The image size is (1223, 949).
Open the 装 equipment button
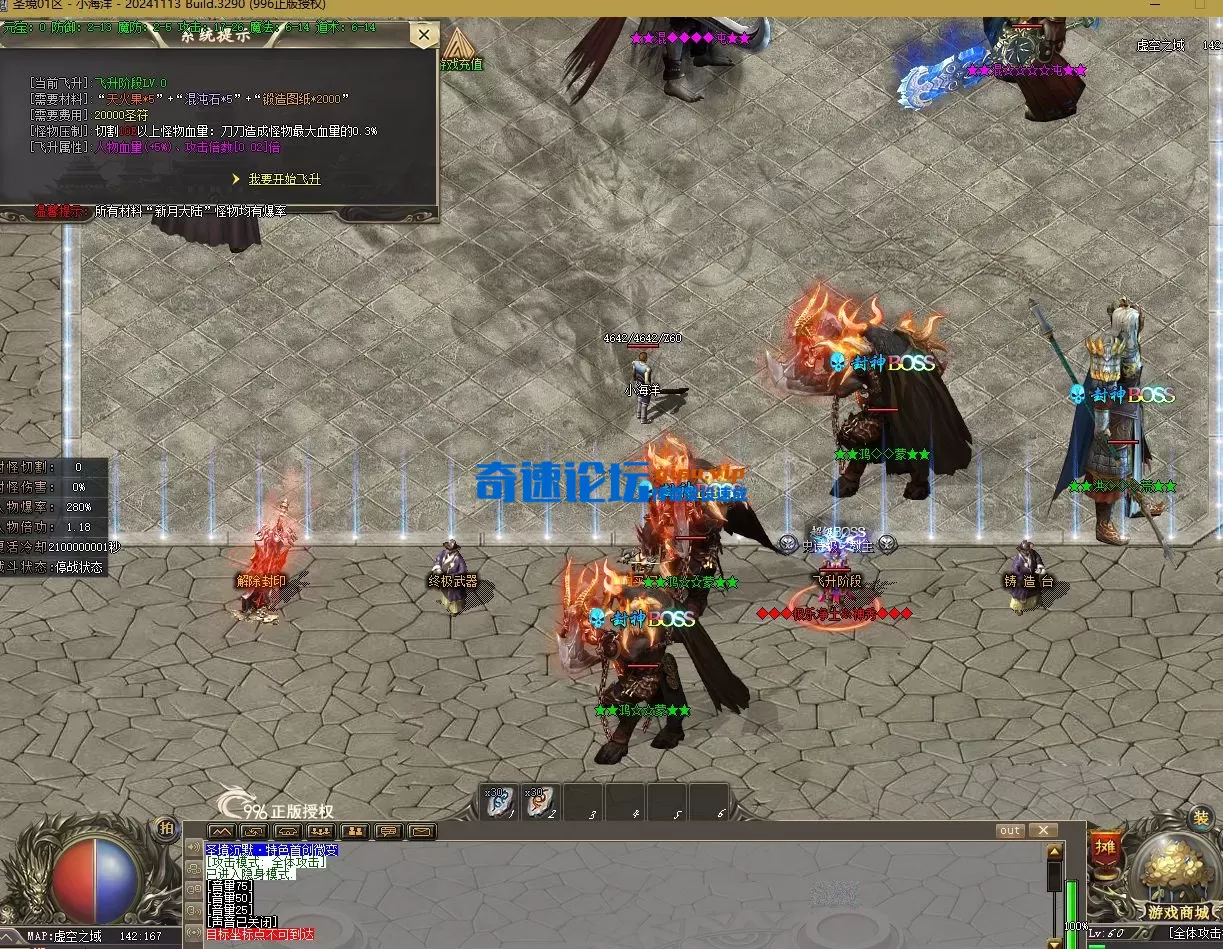pyautogui.click(x=1200, y=817)
